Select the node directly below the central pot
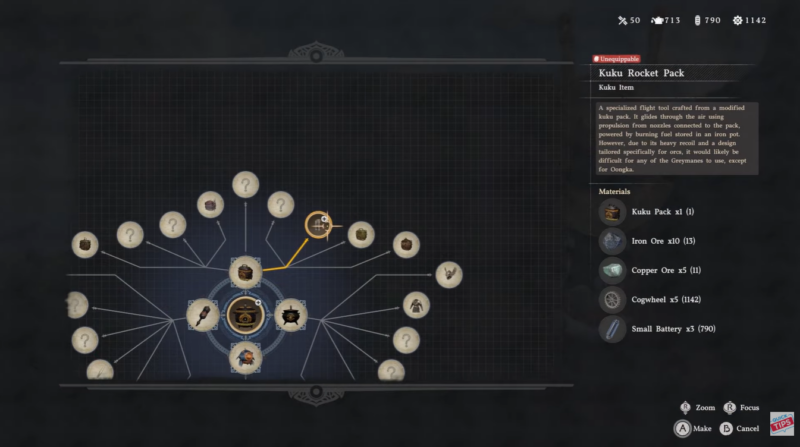Image resolution: width=800 pixels, height=447 pixels. (245, 356)
